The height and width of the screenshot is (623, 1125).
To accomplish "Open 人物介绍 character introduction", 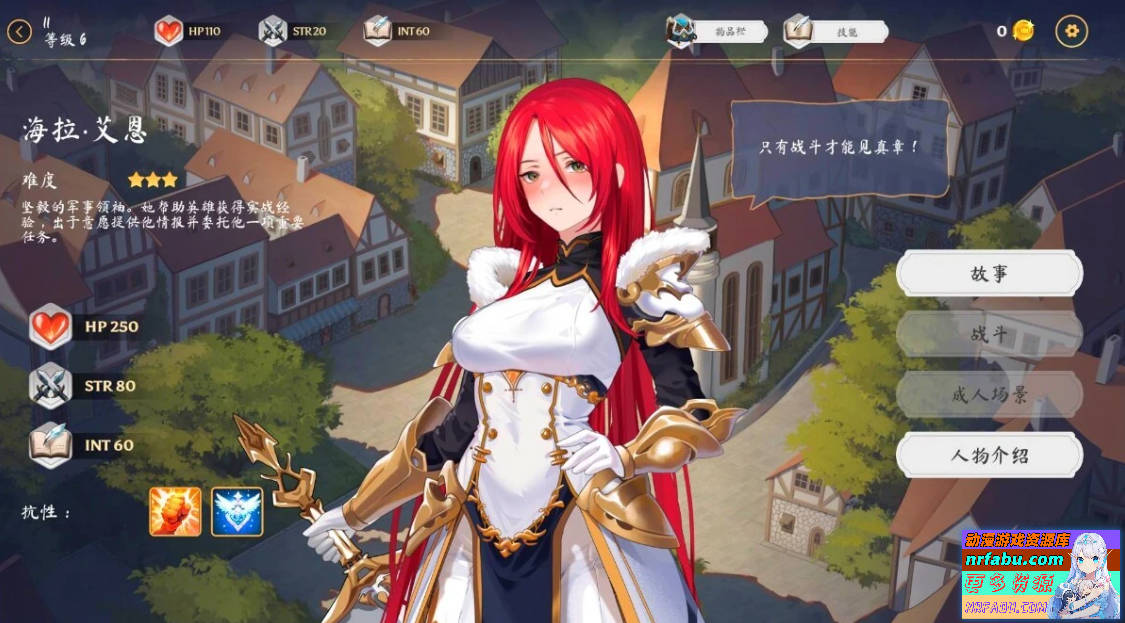I will [x=989, y=456].
